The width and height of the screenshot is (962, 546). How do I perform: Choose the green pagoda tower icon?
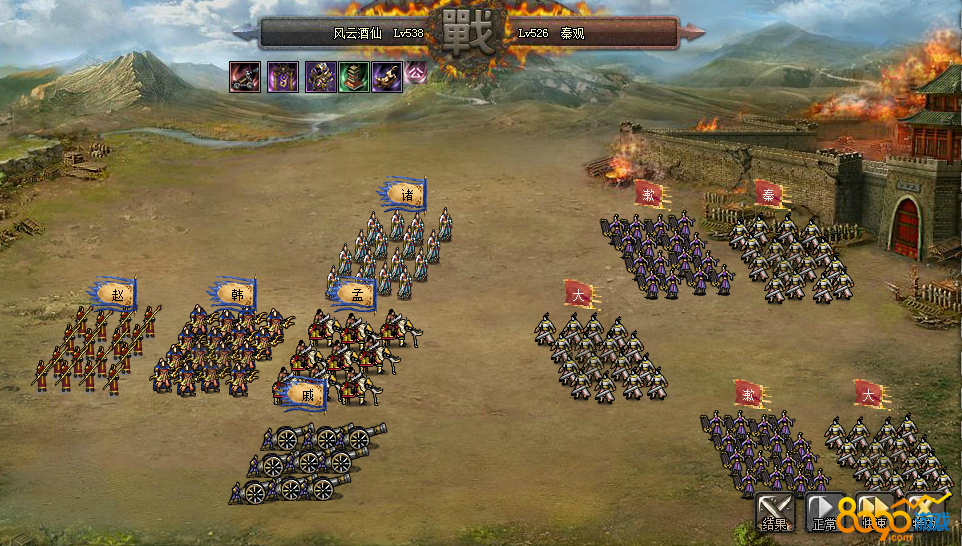[353, 77]
